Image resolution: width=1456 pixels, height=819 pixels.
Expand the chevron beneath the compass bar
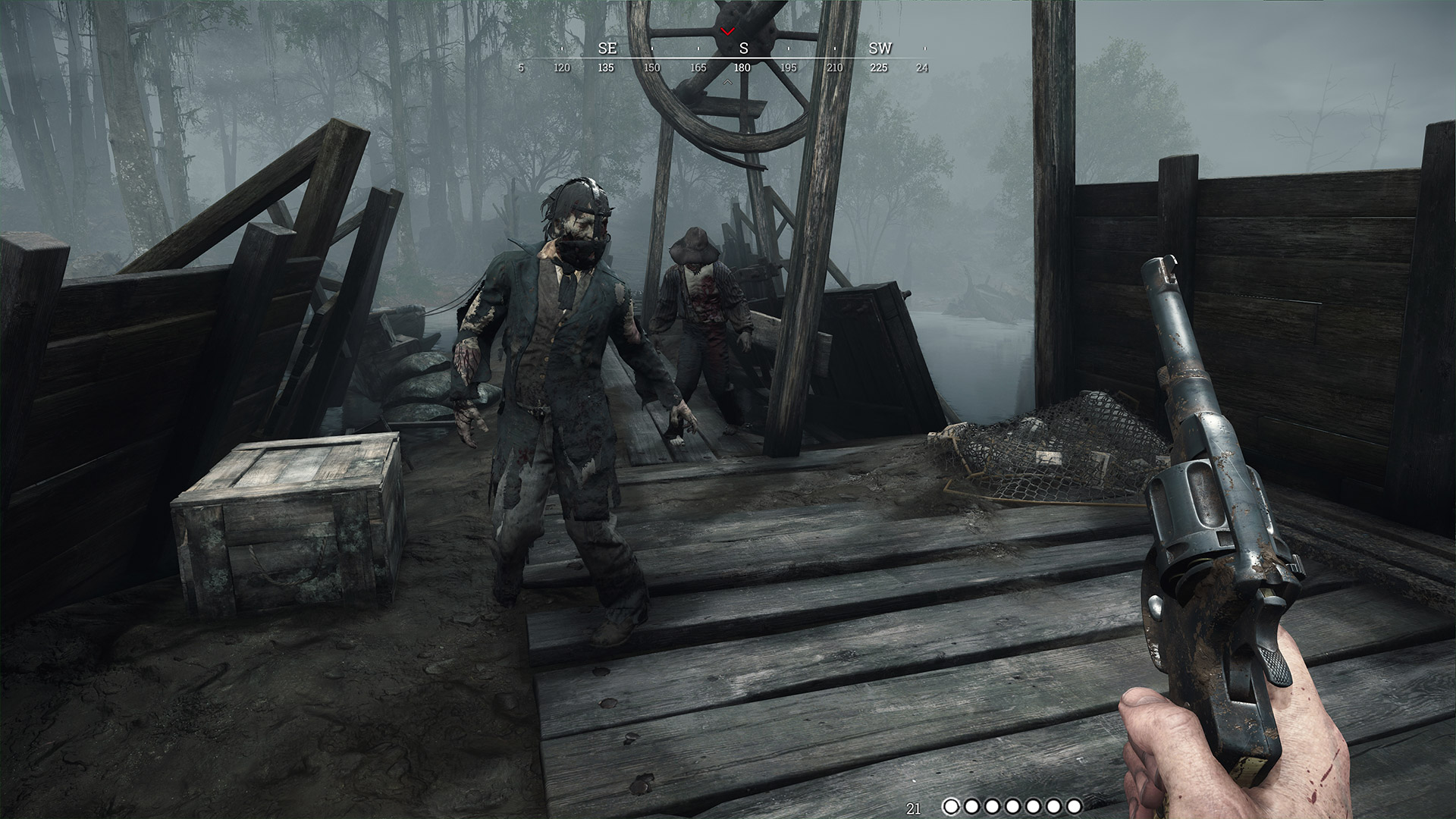[x=727, y=81]
